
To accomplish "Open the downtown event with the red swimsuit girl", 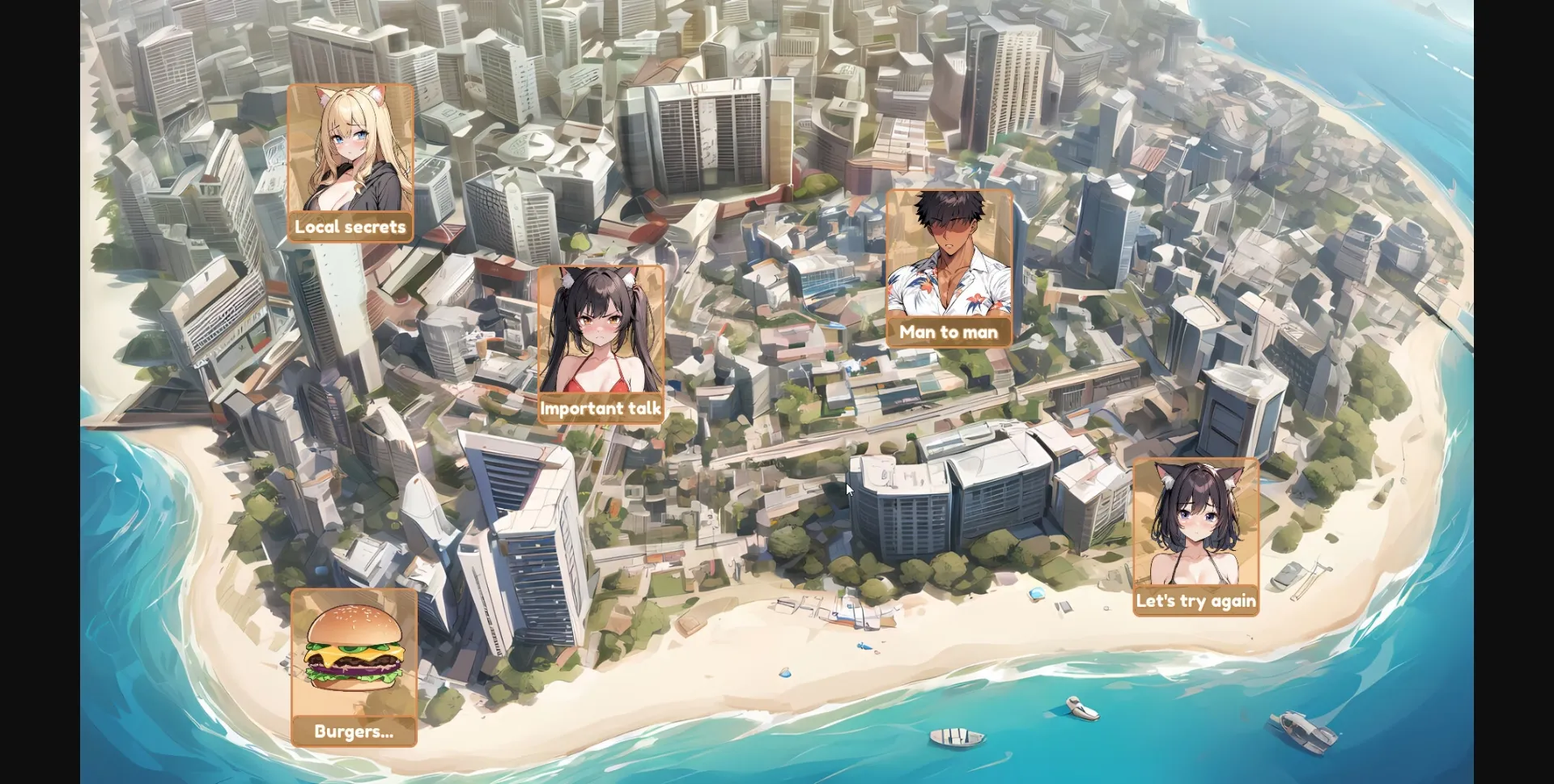I will tap(602, 340).
